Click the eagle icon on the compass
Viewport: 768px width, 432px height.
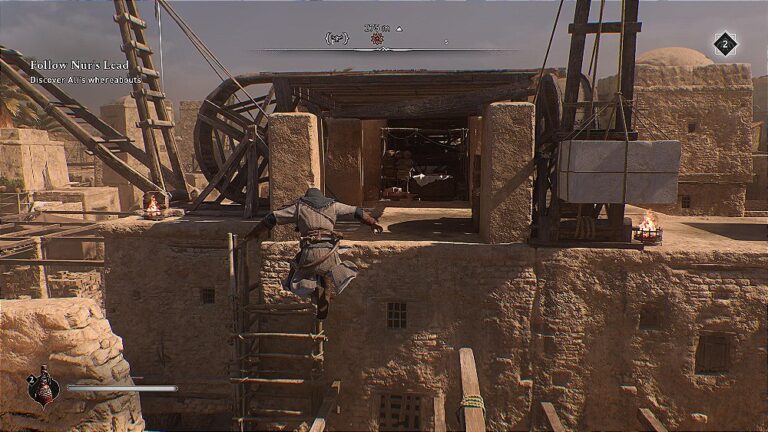pos(337,38)
